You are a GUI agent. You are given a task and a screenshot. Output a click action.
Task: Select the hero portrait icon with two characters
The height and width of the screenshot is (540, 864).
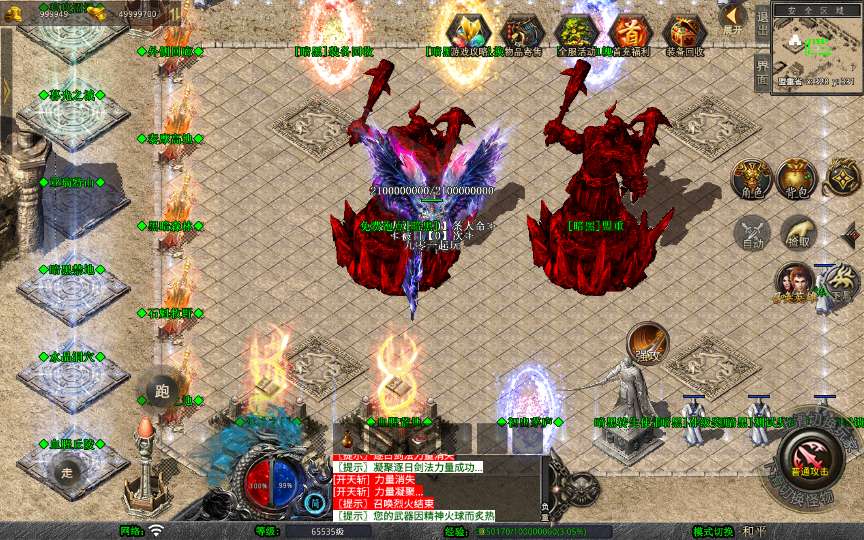pyautogui.click(x=796, y=285)
